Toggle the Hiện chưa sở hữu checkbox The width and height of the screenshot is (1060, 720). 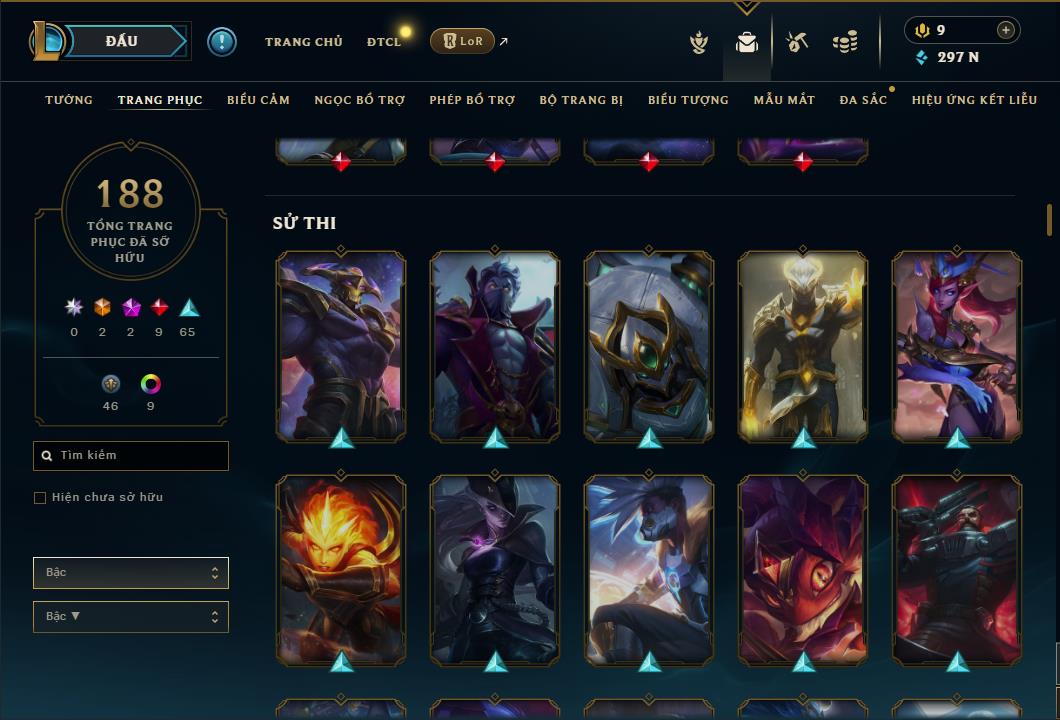[x=40, y=498]
